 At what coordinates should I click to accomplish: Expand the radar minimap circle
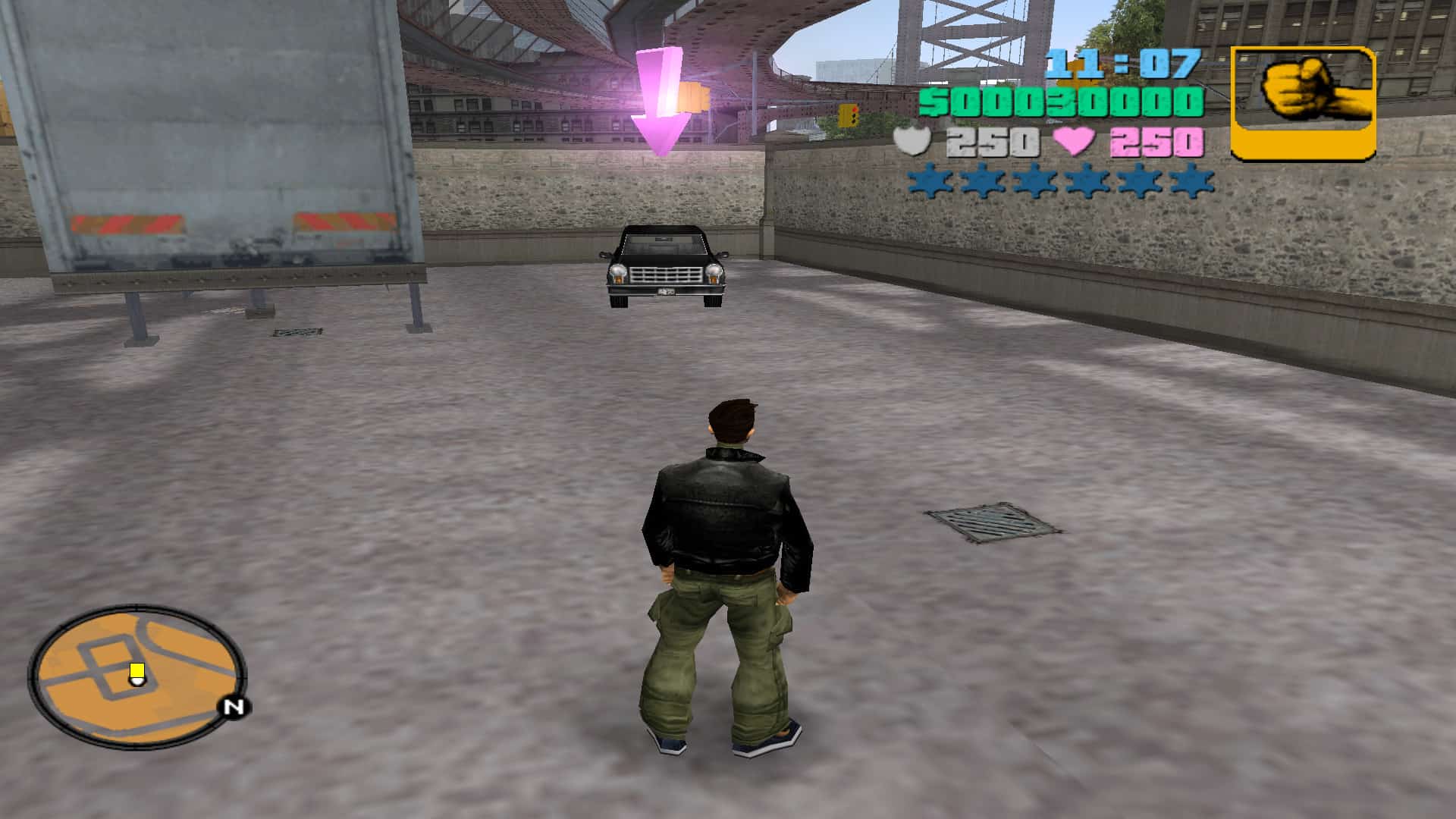140,679
